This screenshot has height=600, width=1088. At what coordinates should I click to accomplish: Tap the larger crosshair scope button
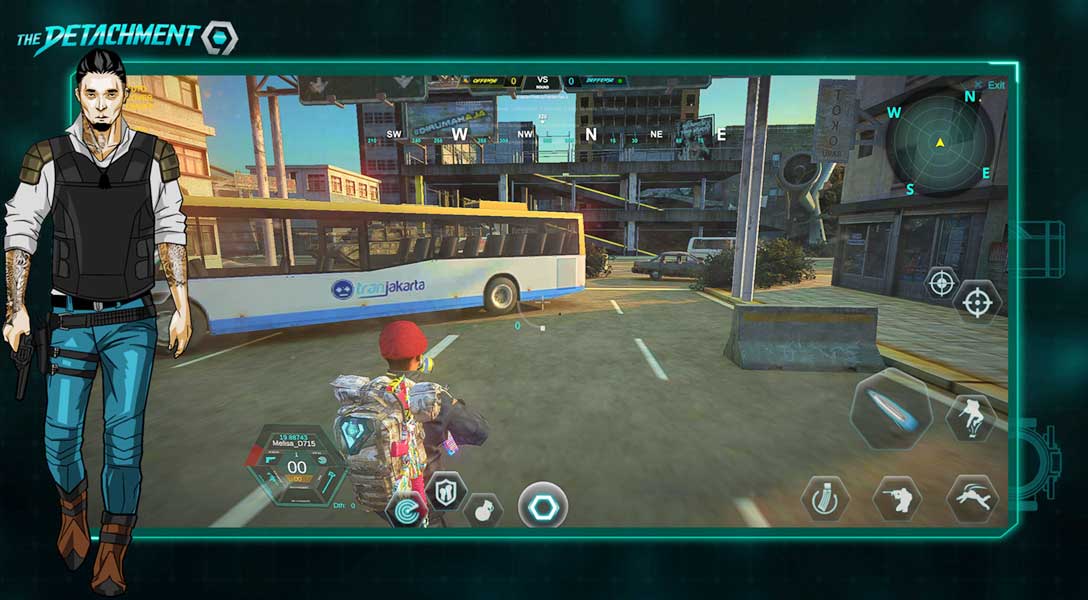pyautogui.click(x=977, y=301)
